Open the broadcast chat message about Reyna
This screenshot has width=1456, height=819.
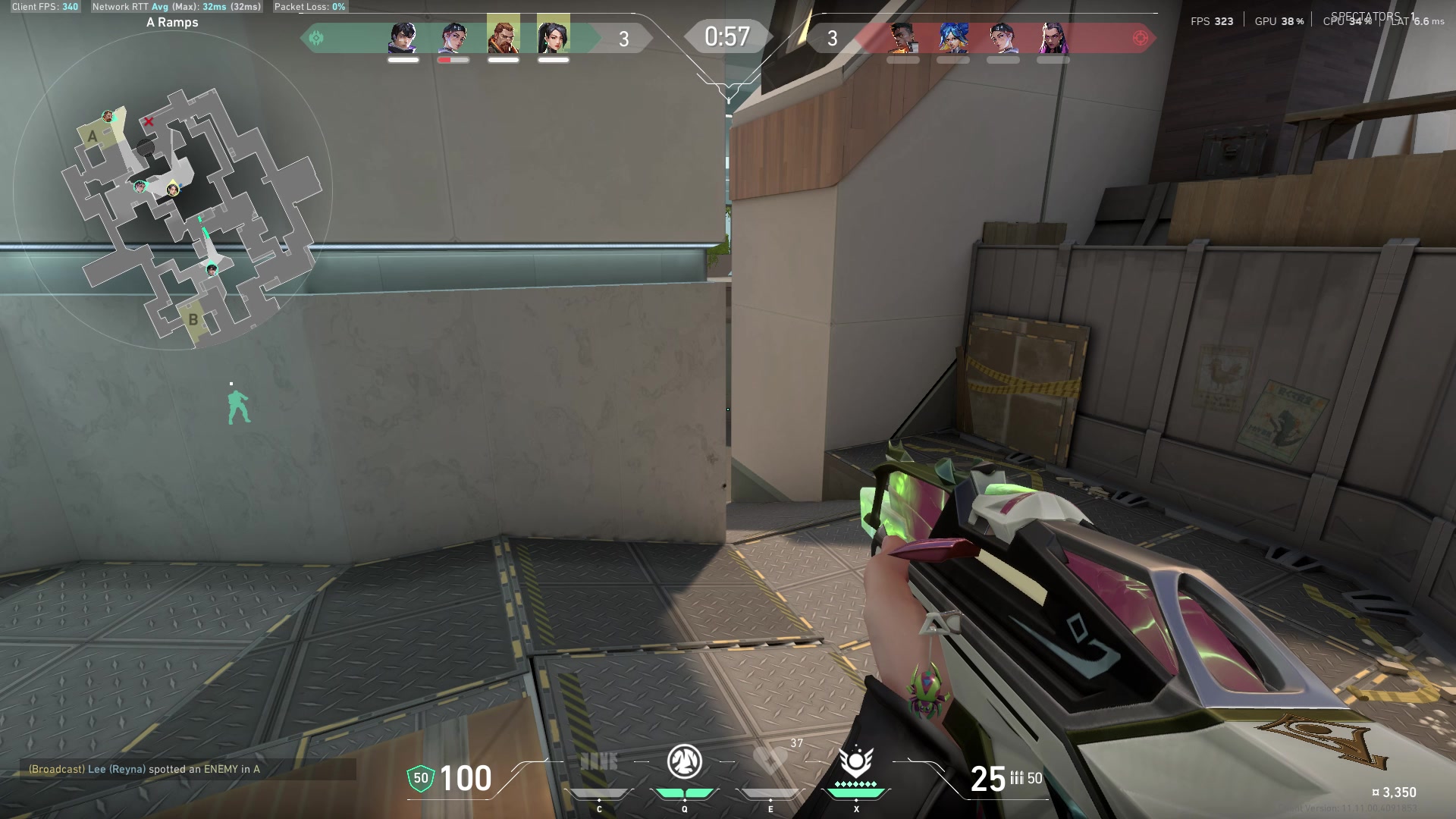pos(144,769)
